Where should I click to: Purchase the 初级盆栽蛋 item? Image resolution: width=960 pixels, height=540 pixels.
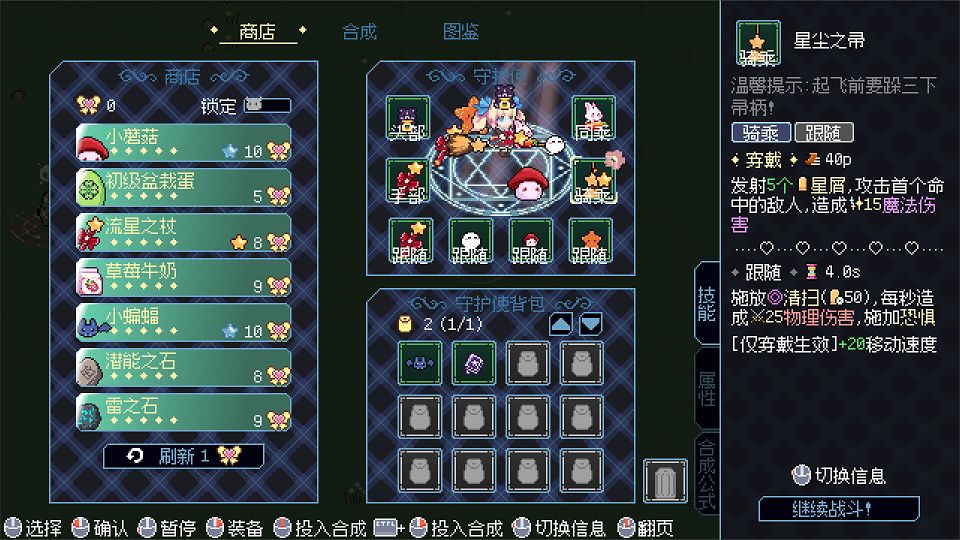pyautogui.click(x=183, y=188)
